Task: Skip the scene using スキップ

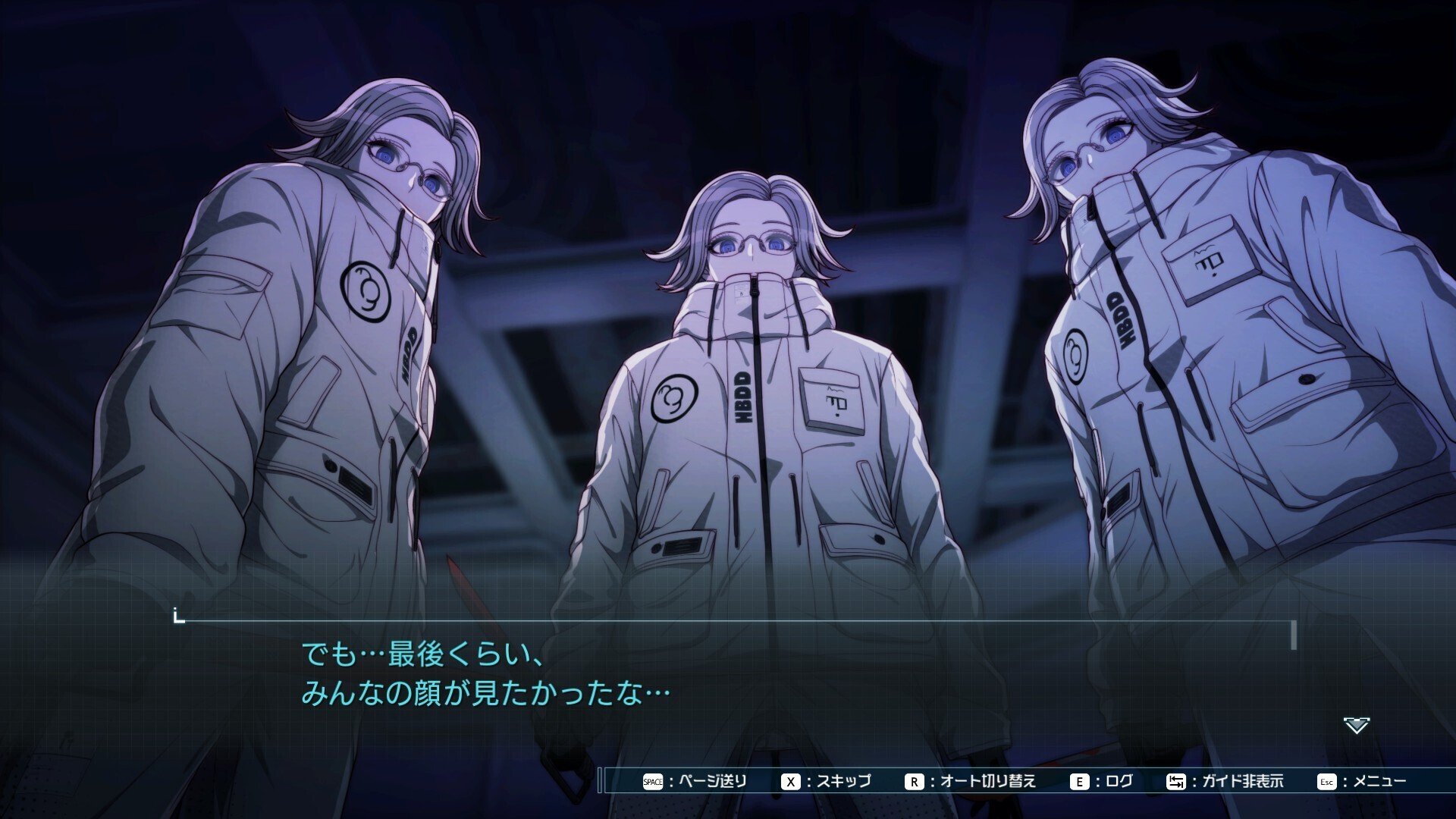Action: pos(827,781)
